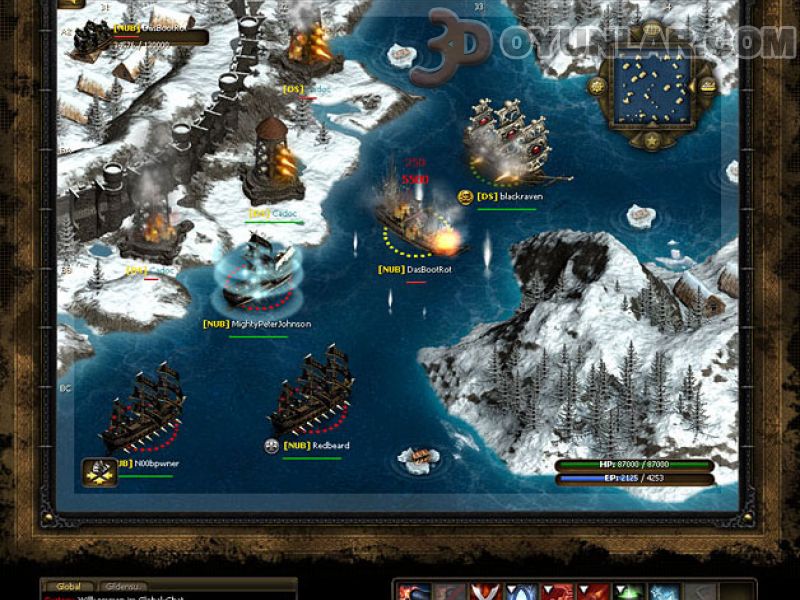Switch to the Global chat tab

pos(69,586)
